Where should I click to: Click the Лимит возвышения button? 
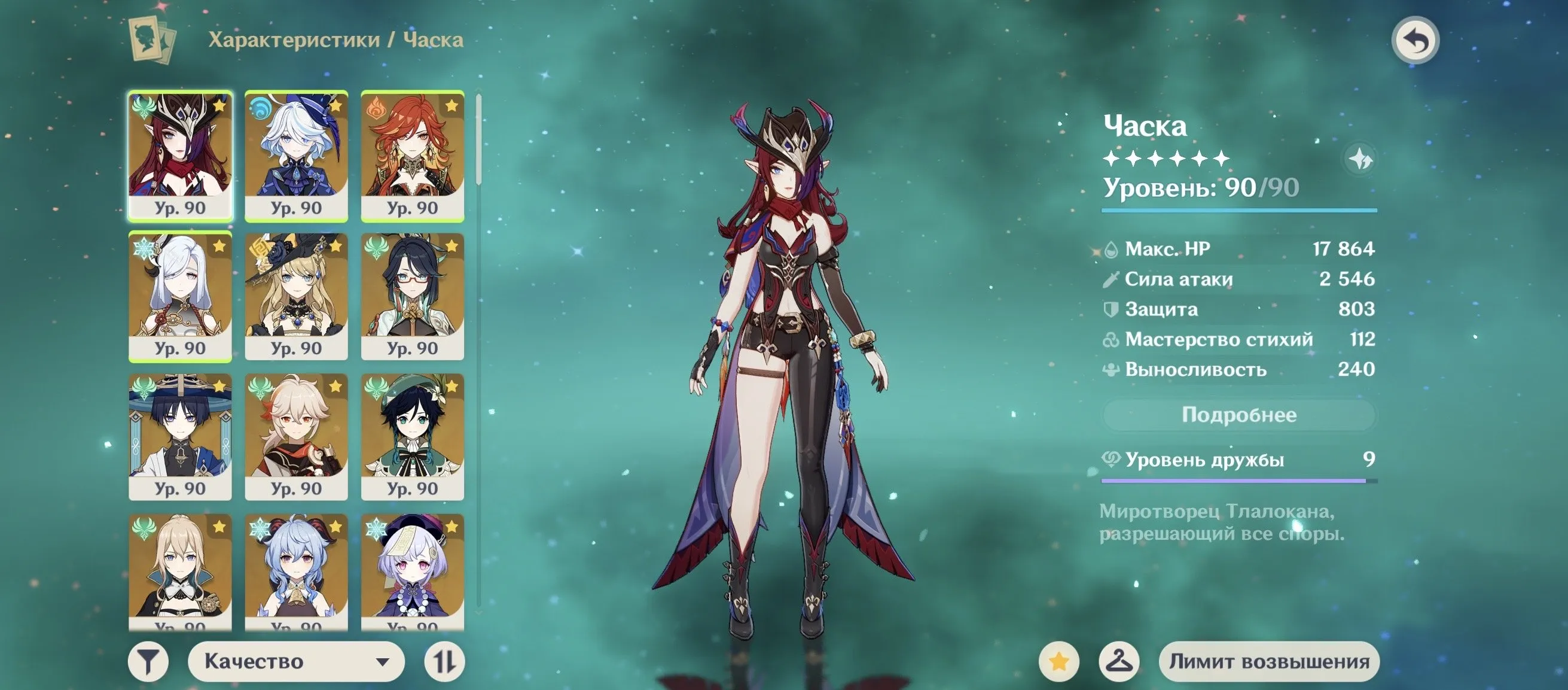(1269, 661)
